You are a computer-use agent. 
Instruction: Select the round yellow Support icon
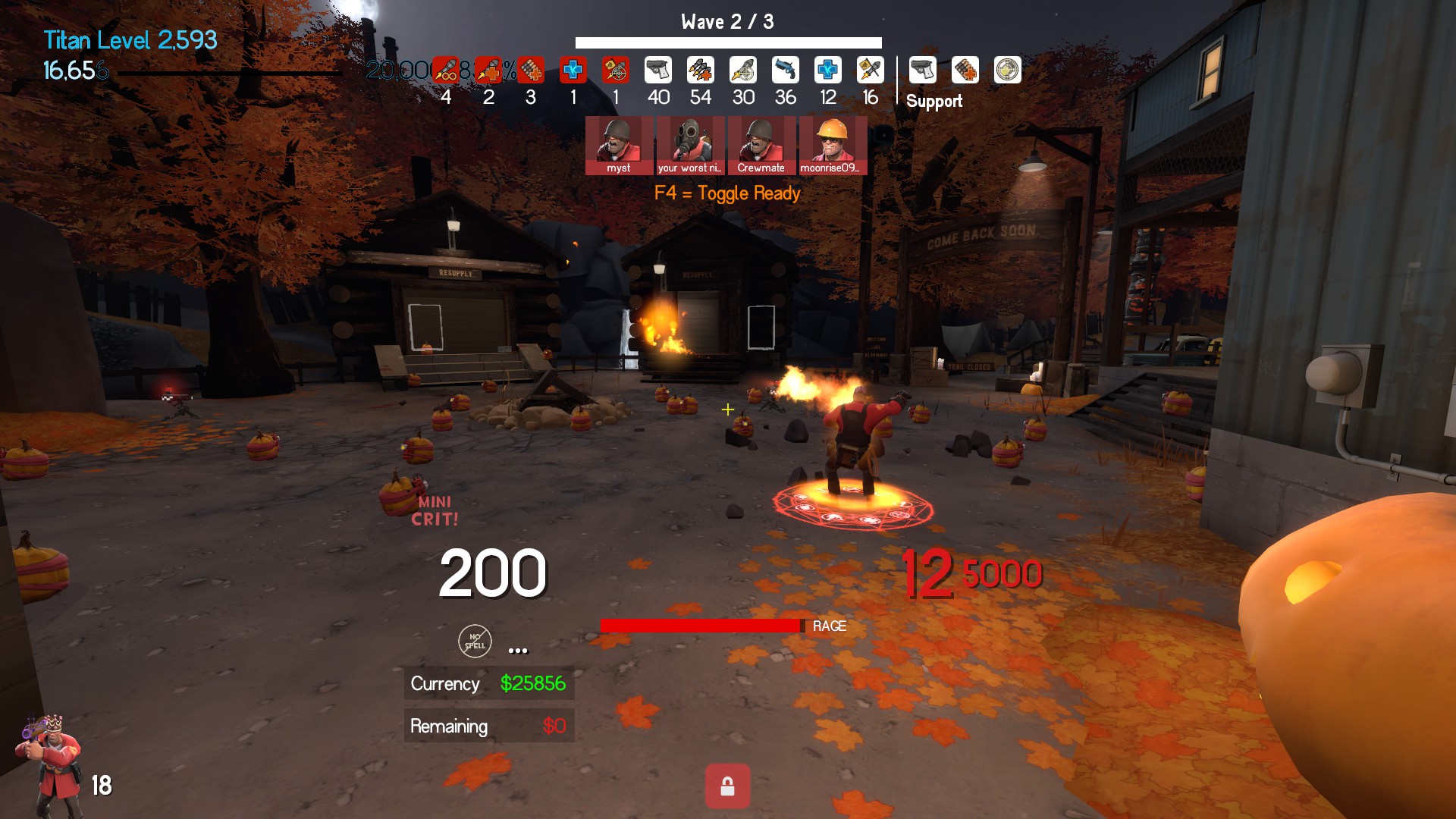tap(1007, 71)
